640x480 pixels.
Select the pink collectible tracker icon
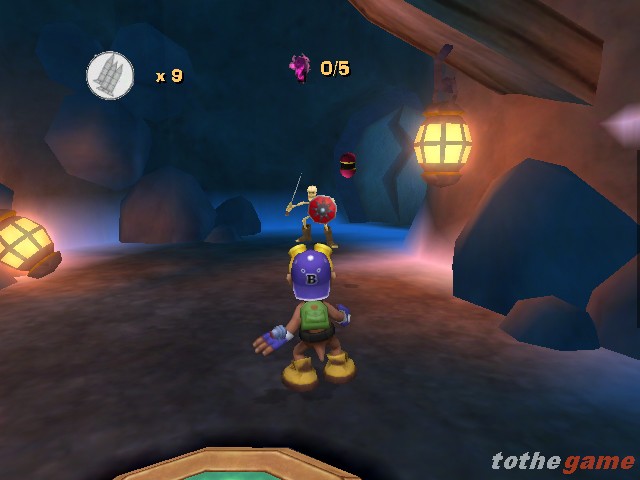pyautogui.click(x=299, y=68)
